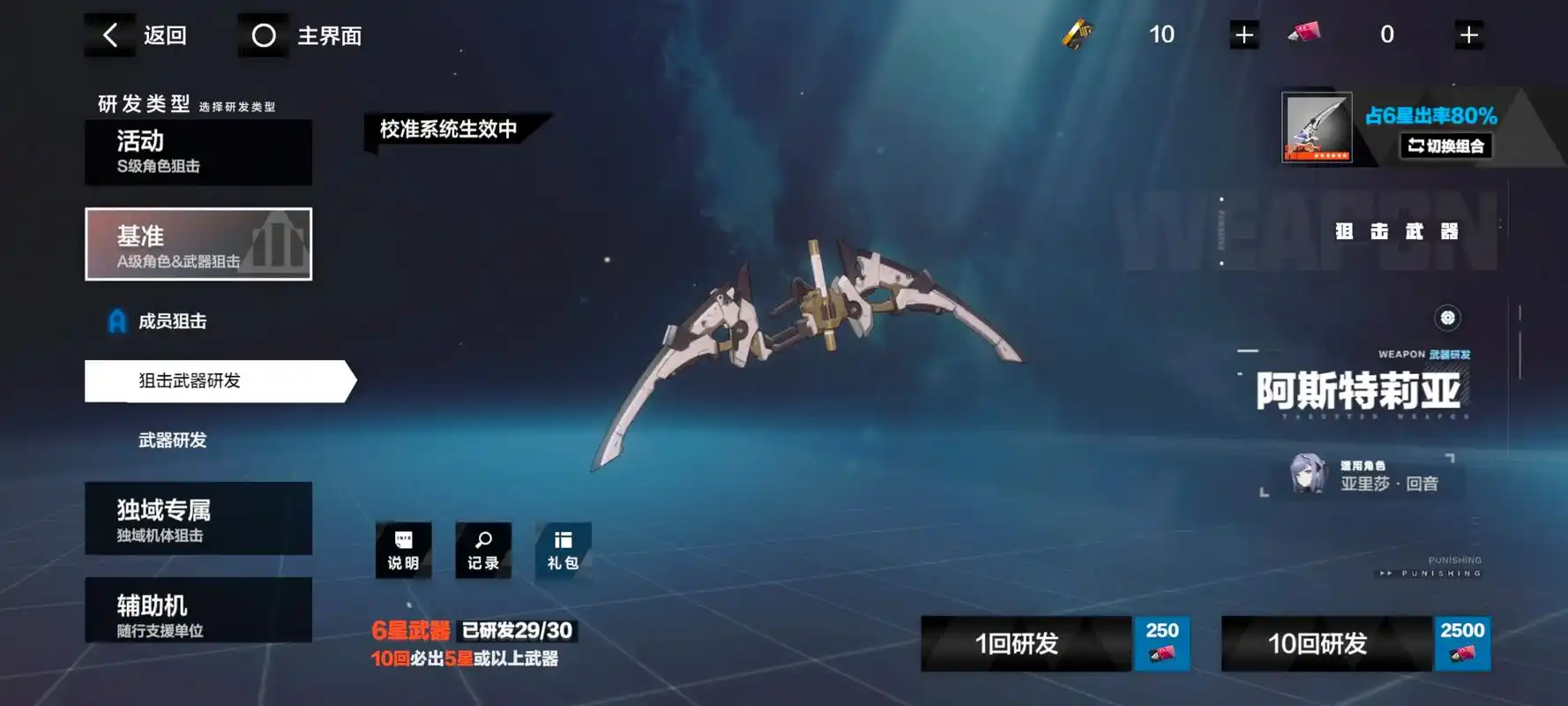Click the featured 6-star weapon thumbnail
The height and width of the screenshot is (706, 1568).
point(1316,128)
